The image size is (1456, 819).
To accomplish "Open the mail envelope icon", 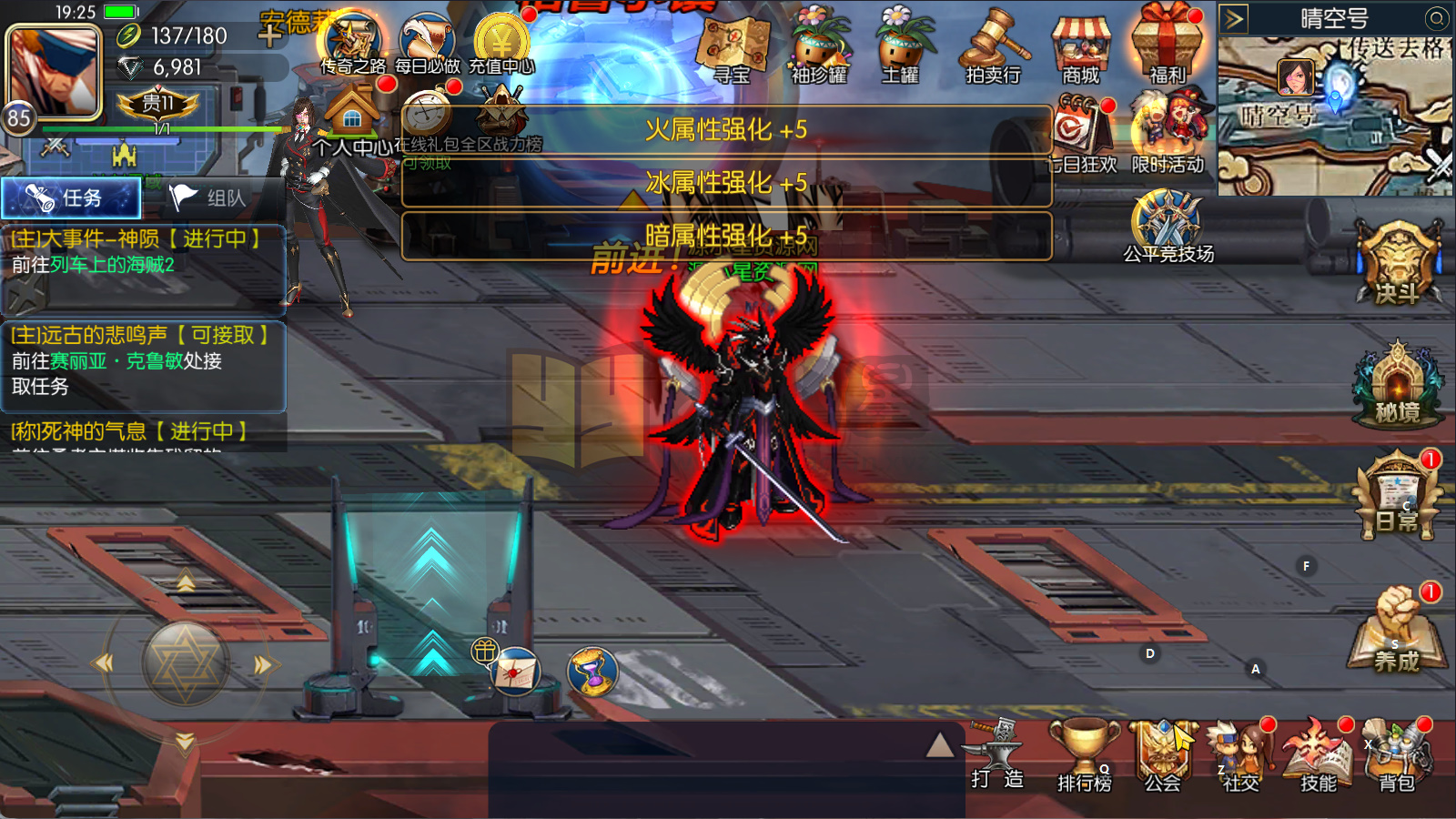I will pos(515,673).
